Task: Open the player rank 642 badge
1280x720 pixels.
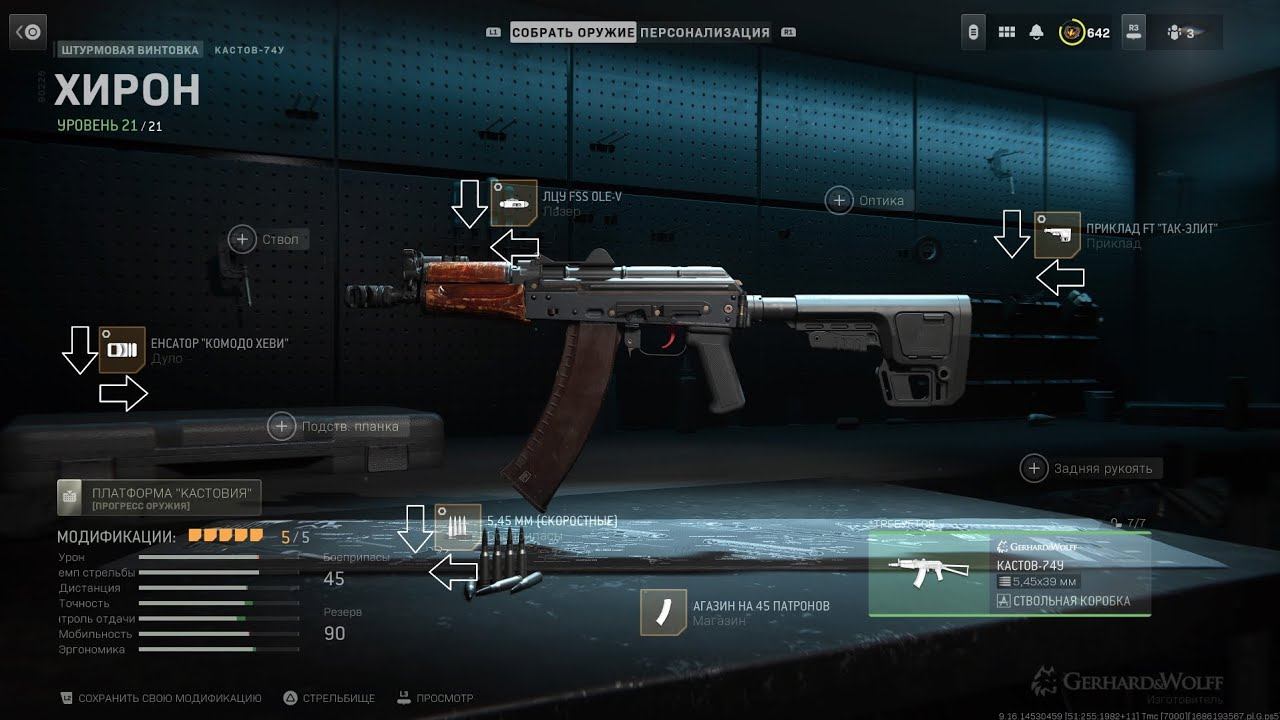Action: [x=1084, y=32]
